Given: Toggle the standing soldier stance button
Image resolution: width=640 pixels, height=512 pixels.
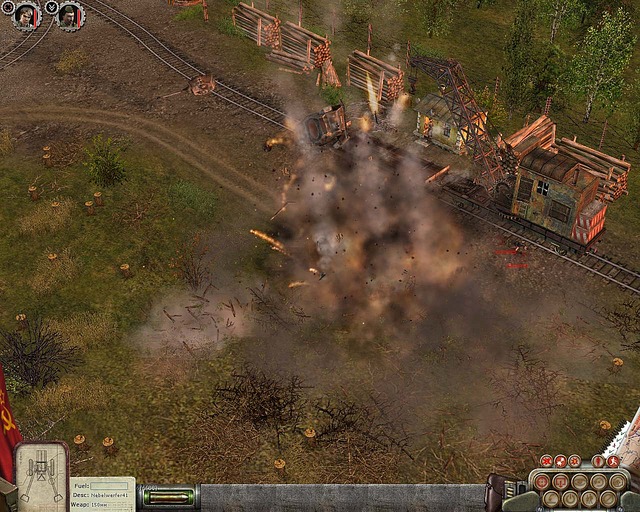Looking at the screenshot, I should point(598,461).
